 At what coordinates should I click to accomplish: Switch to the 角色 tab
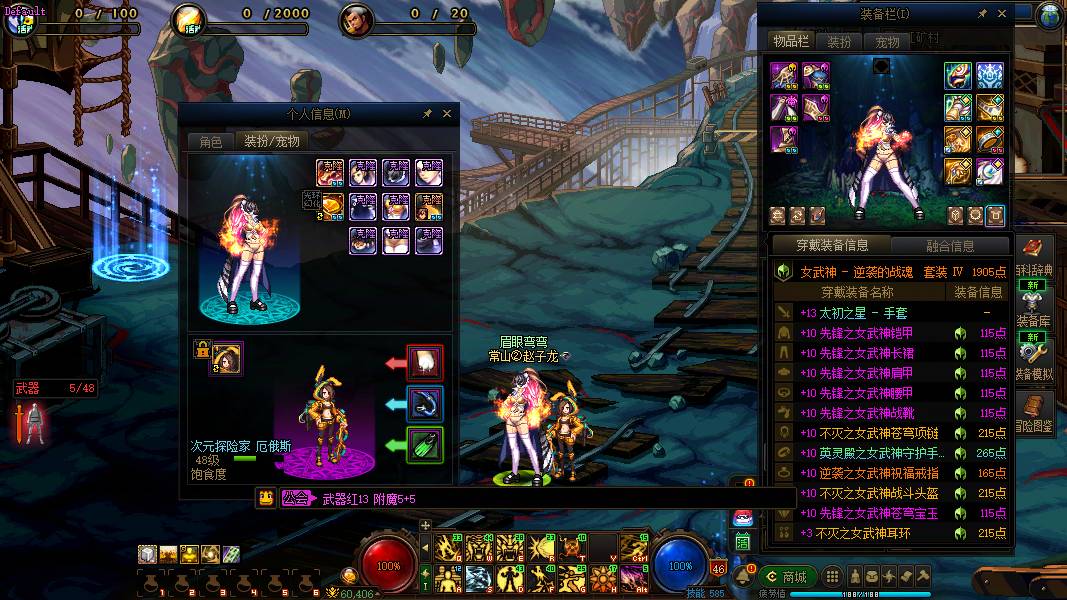210,142
